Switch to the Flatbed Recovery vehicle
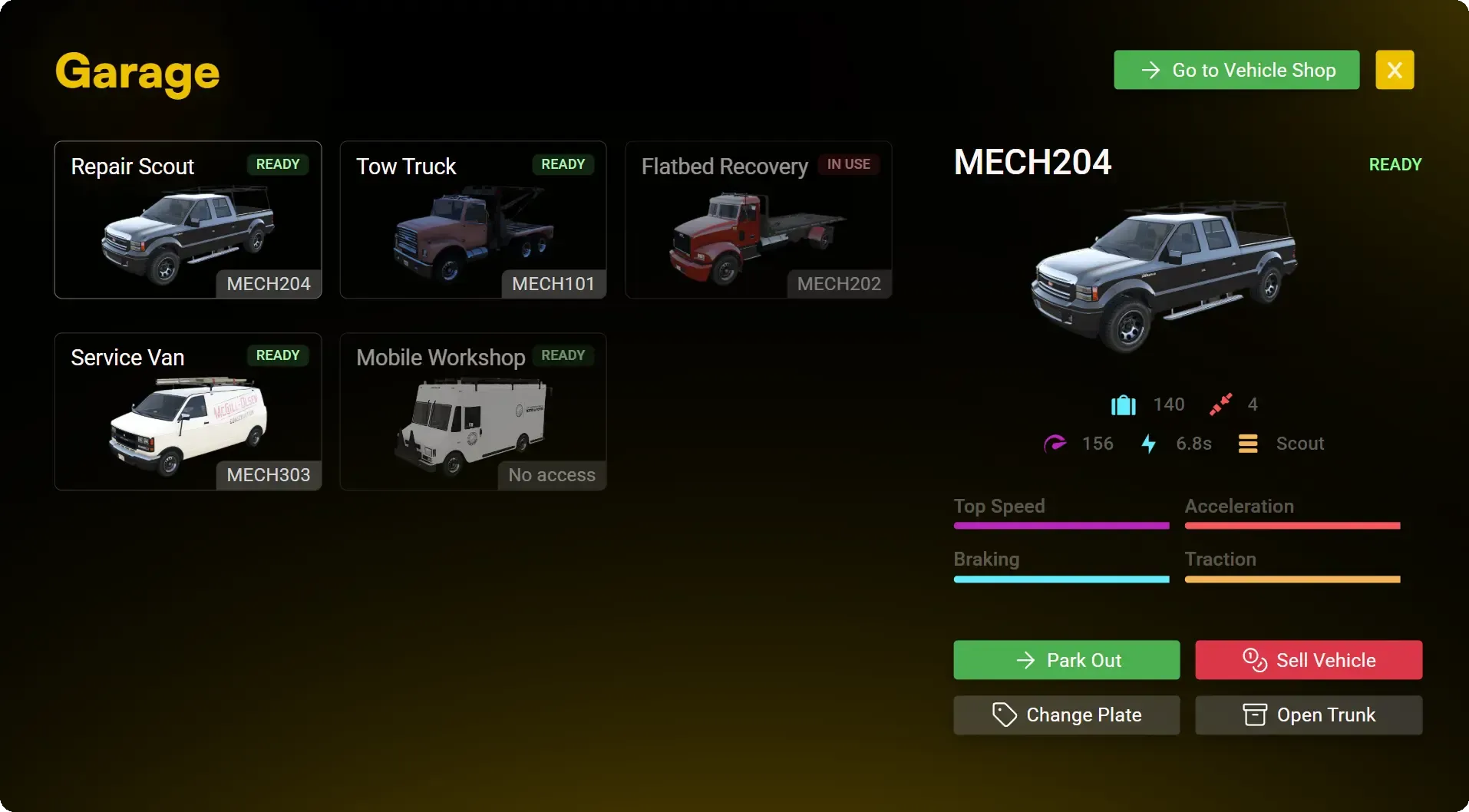The width and height of the screenshot is (1469, 812). pyautogui.click(x=758, y=220)
